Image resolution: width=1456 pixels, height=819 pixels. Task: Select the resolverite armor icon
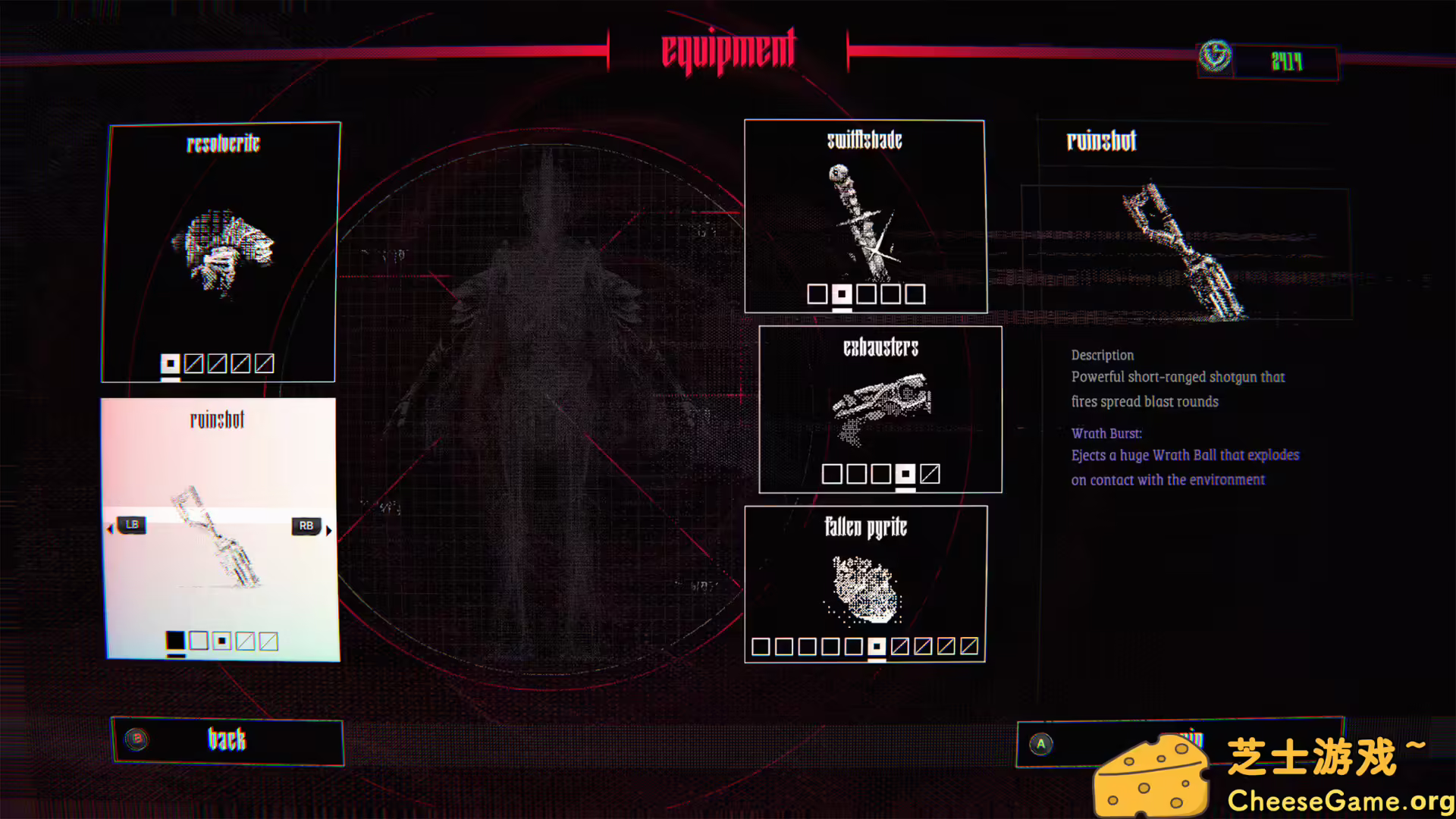tap(227, 246)
